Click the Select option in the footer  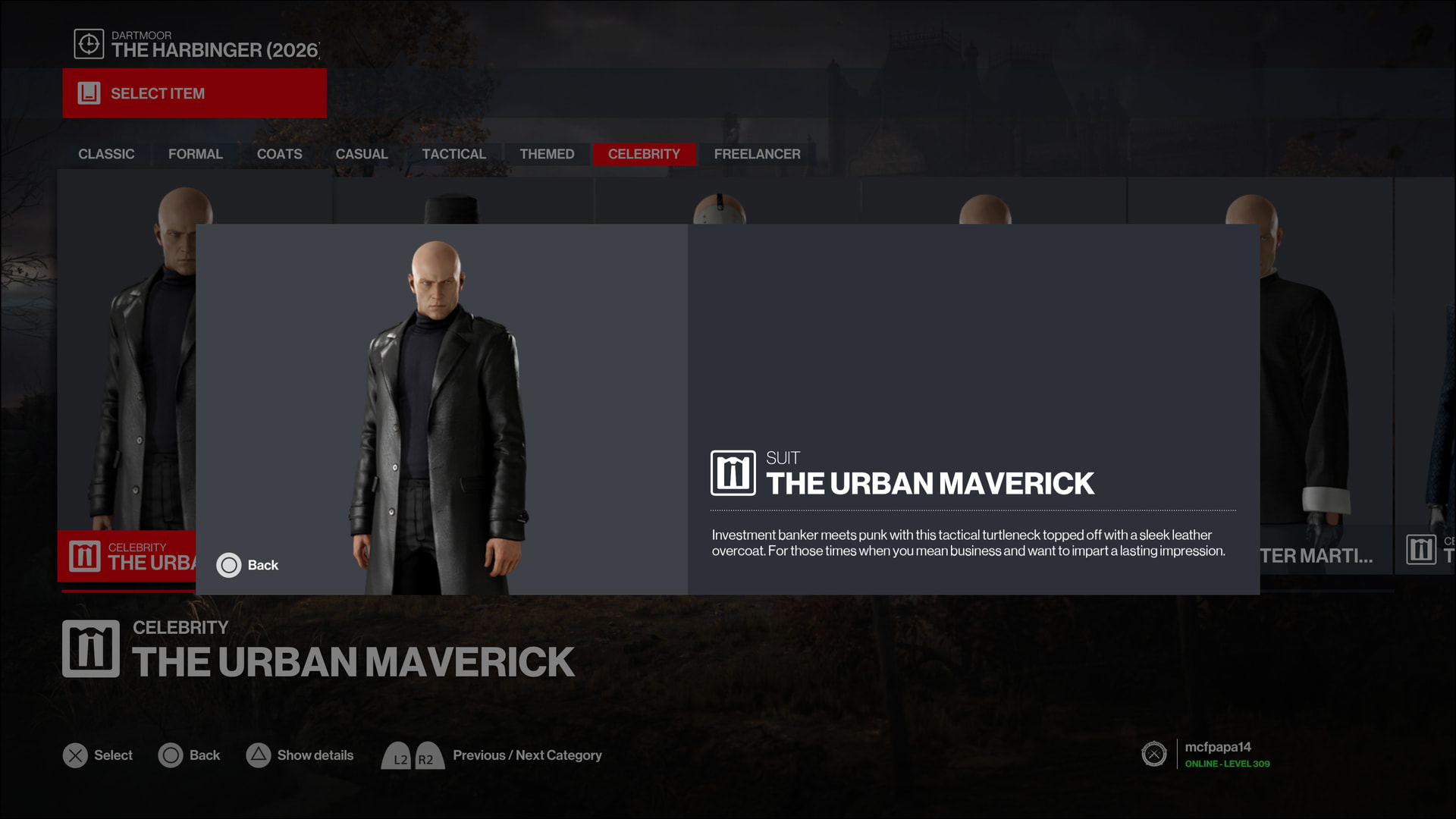pos(98,755)
